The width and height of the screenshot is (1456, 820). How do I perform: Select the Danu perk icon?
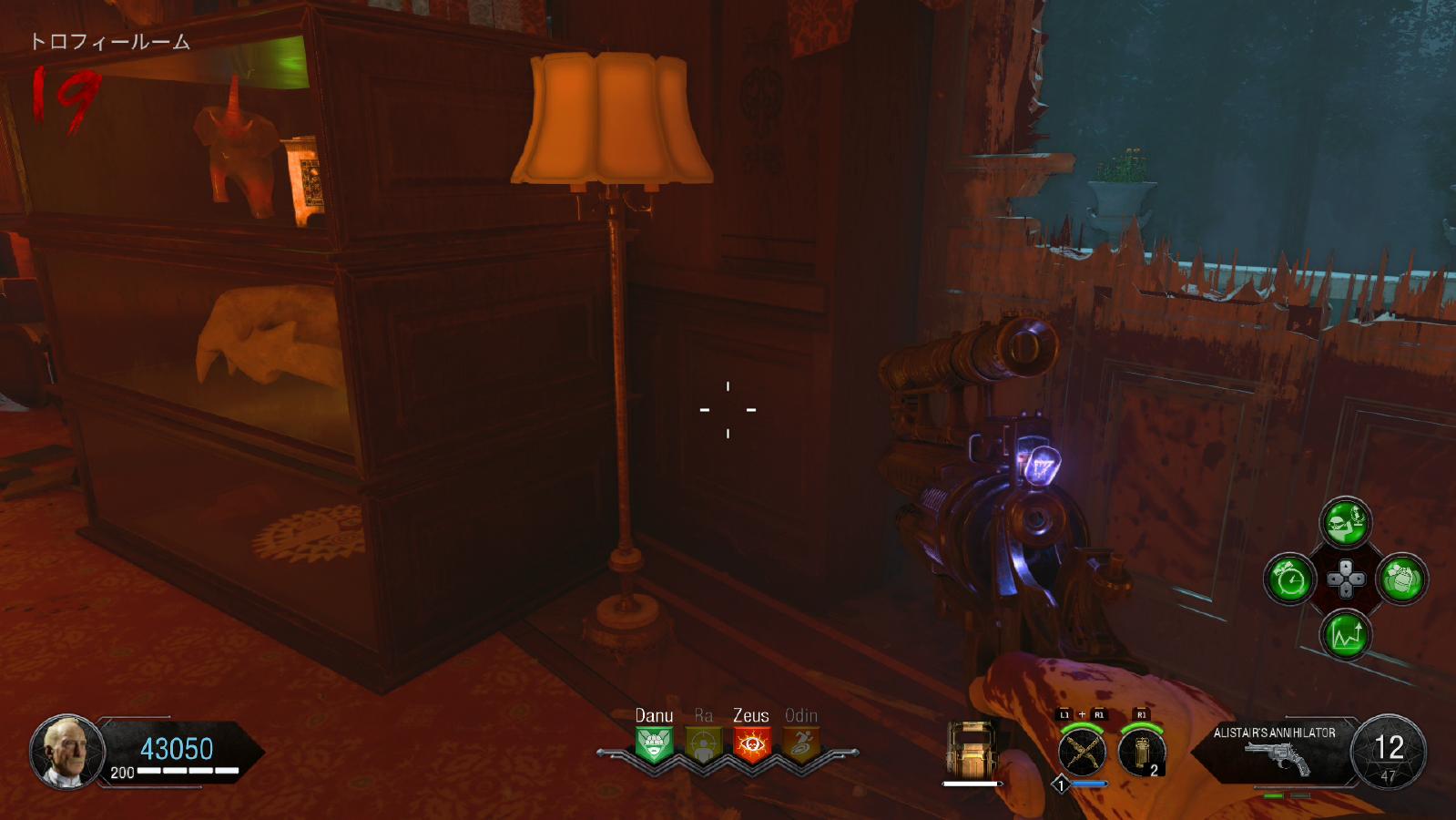654,745
